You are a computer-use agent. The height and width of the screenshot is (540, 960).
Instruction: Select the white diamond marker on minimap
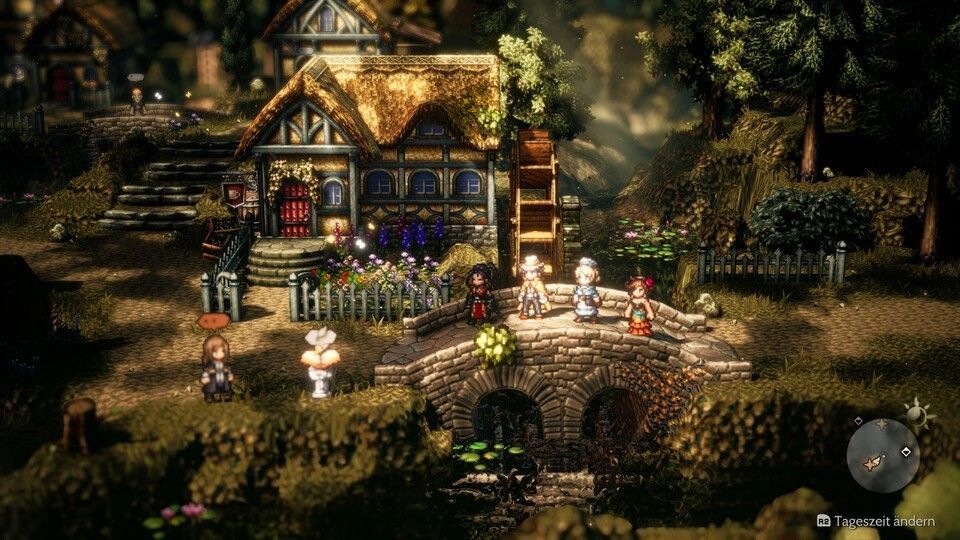(905, 451)
